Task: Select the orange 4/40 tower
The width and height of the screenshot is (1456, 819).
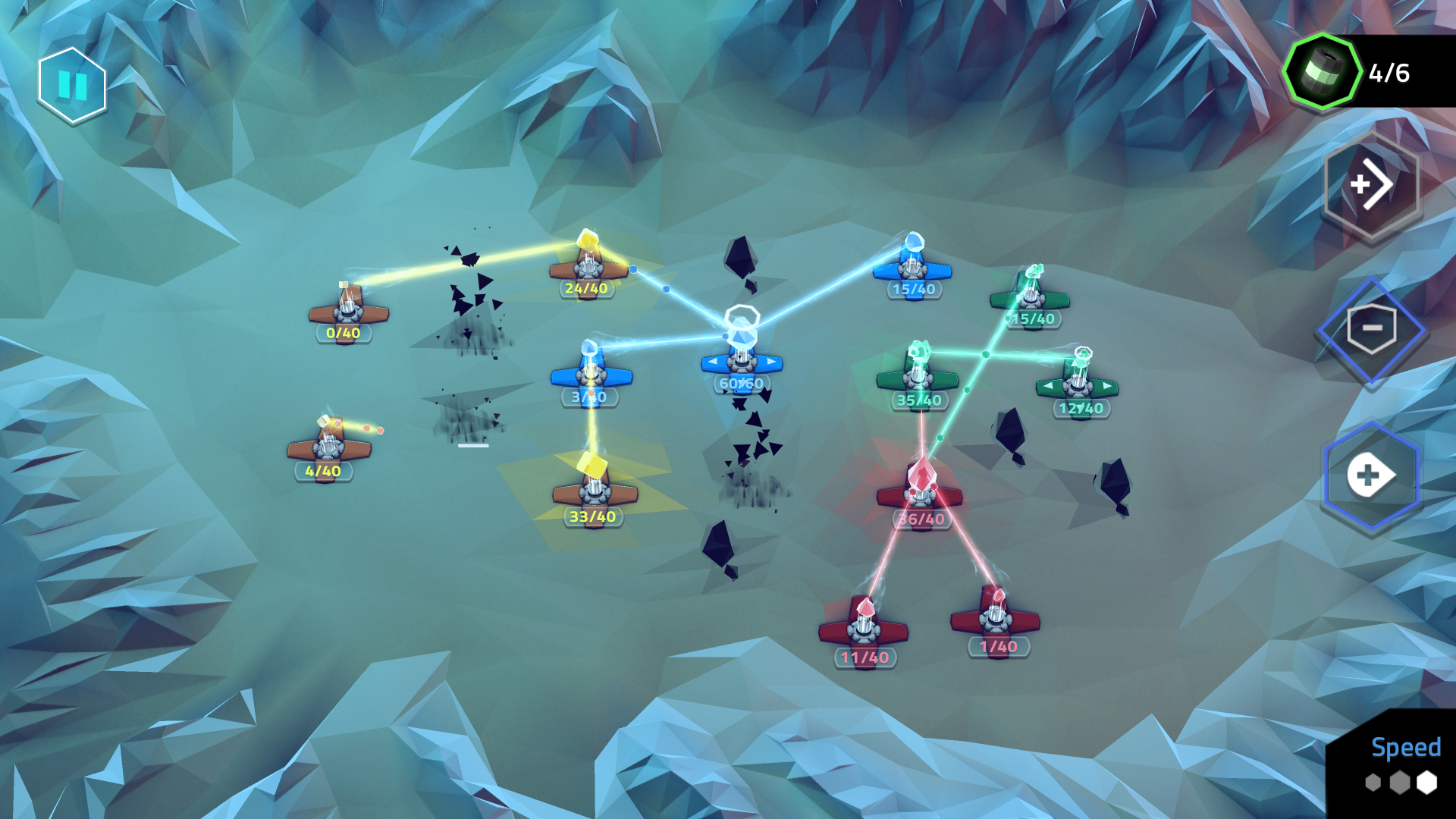Action: point(328,446)
